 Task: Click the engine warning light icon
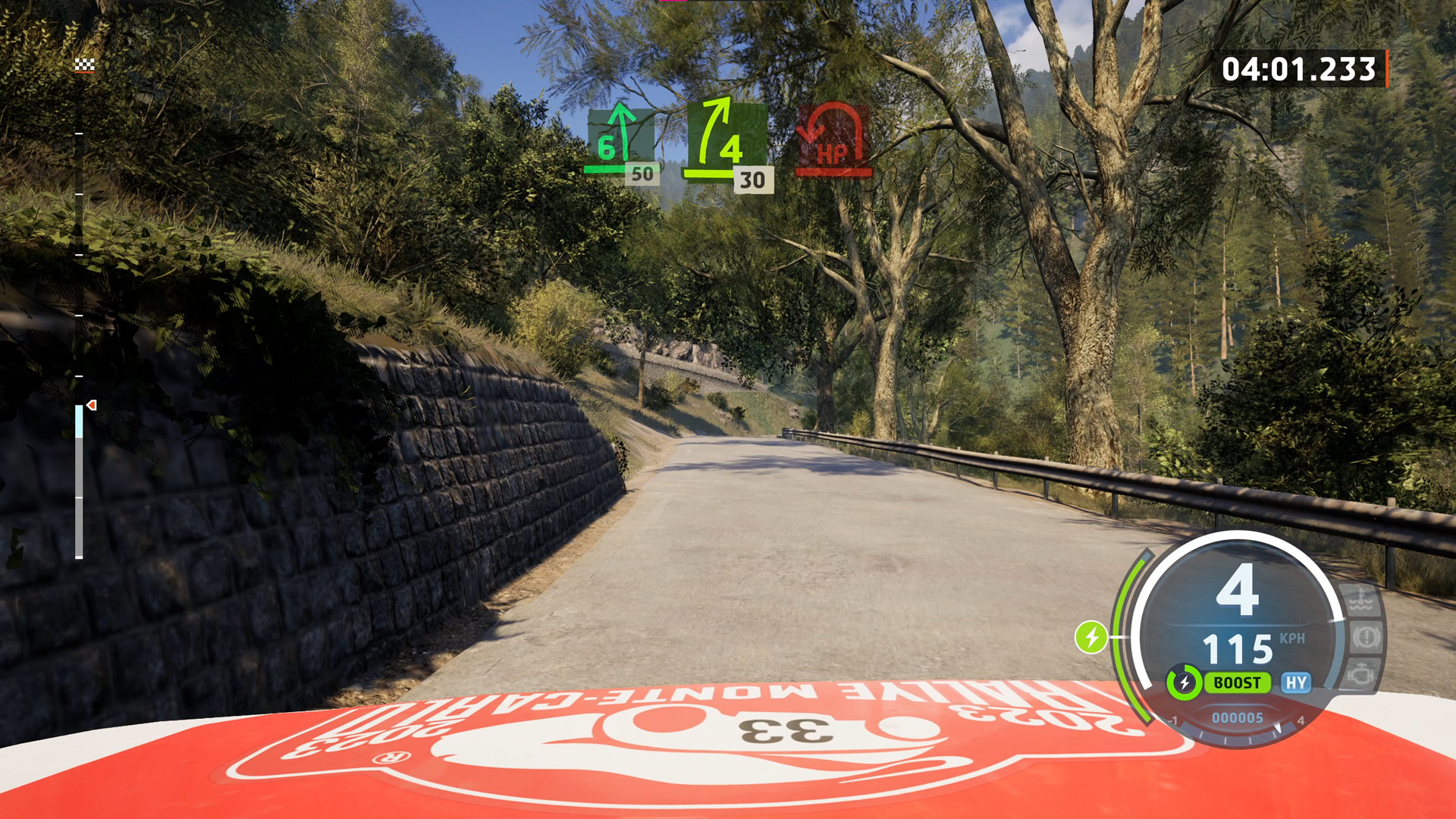pyautogui.click(x=1363, y=672)
